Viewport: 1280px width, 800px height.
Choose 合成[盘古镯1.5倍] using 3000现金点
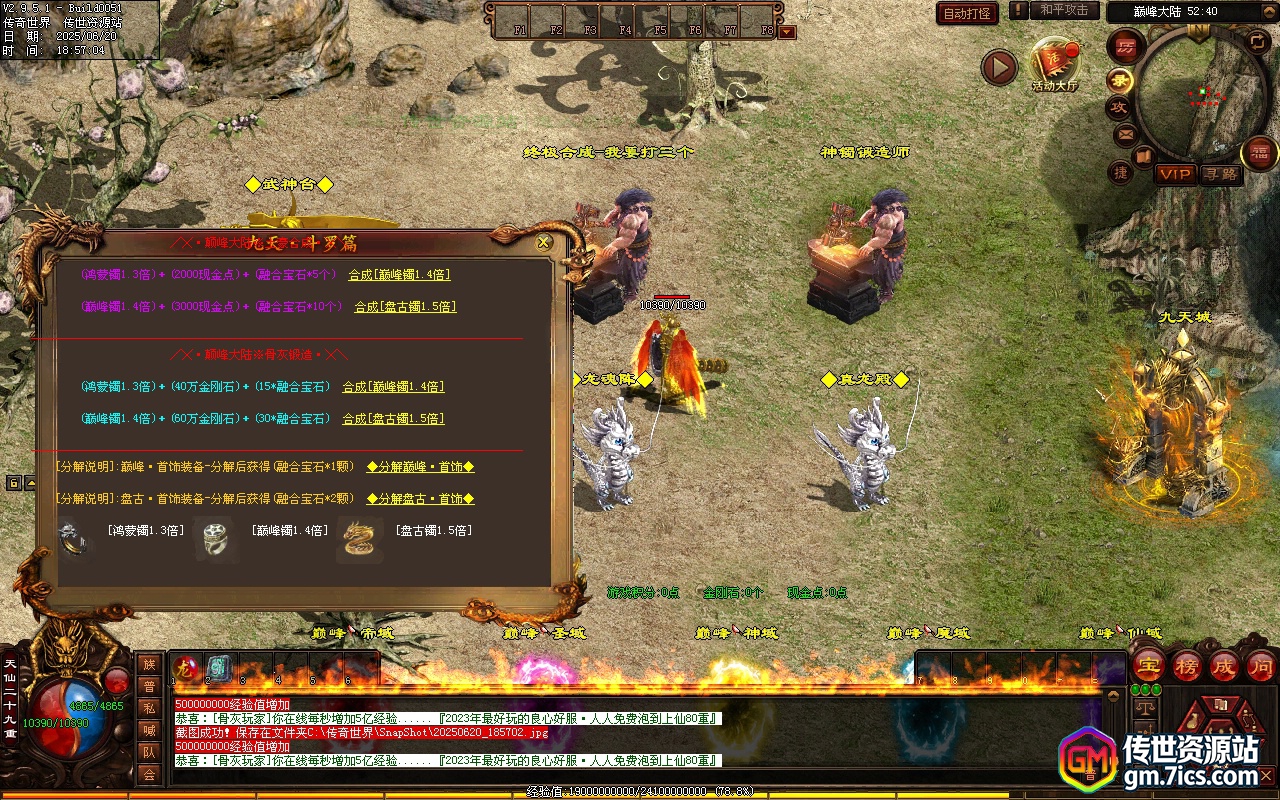405,307
